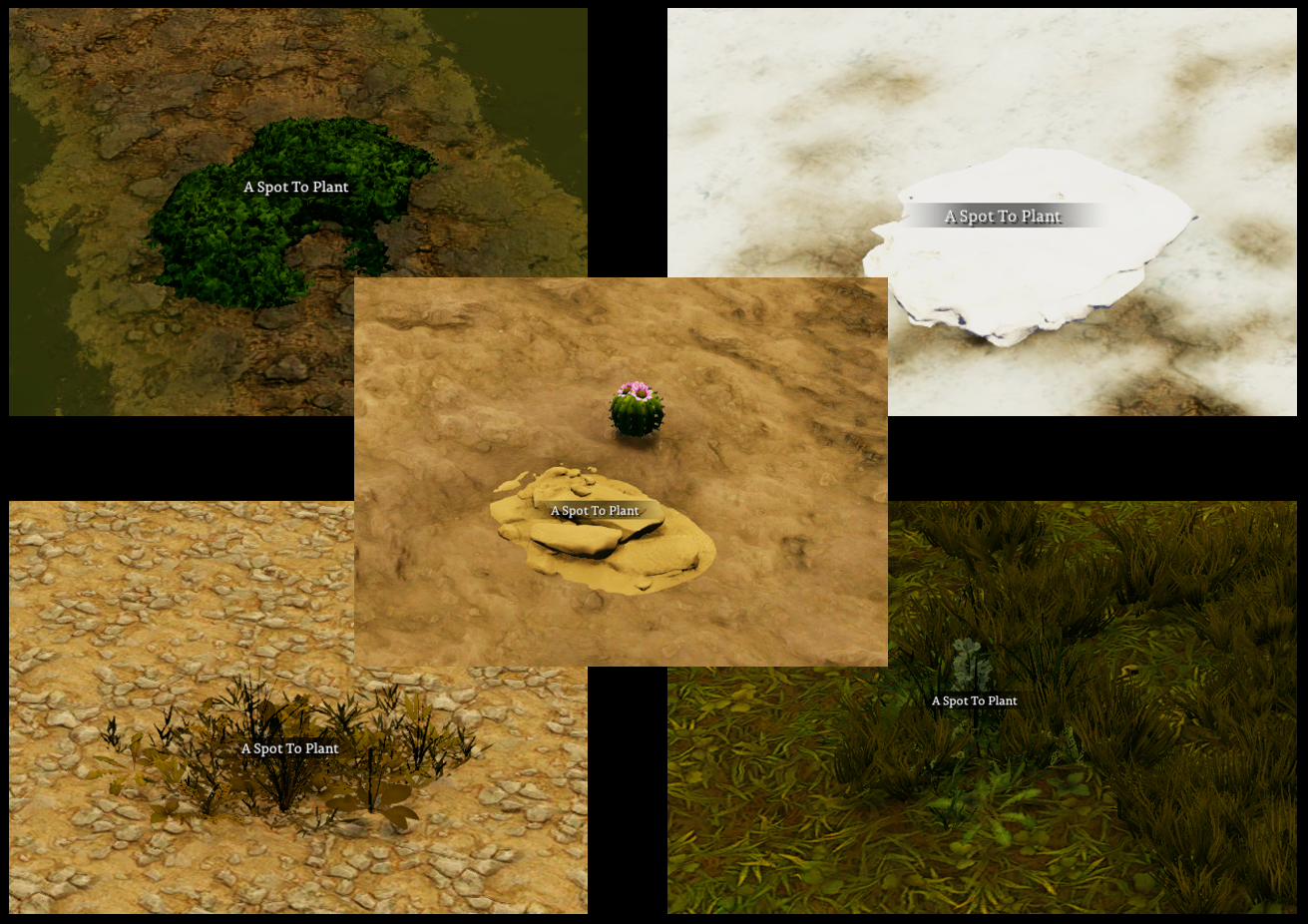Select A Spot To Plant text in the desert panel
Image resolution: width=1308 pixels, height=924 pixels.
coord(595,510)
